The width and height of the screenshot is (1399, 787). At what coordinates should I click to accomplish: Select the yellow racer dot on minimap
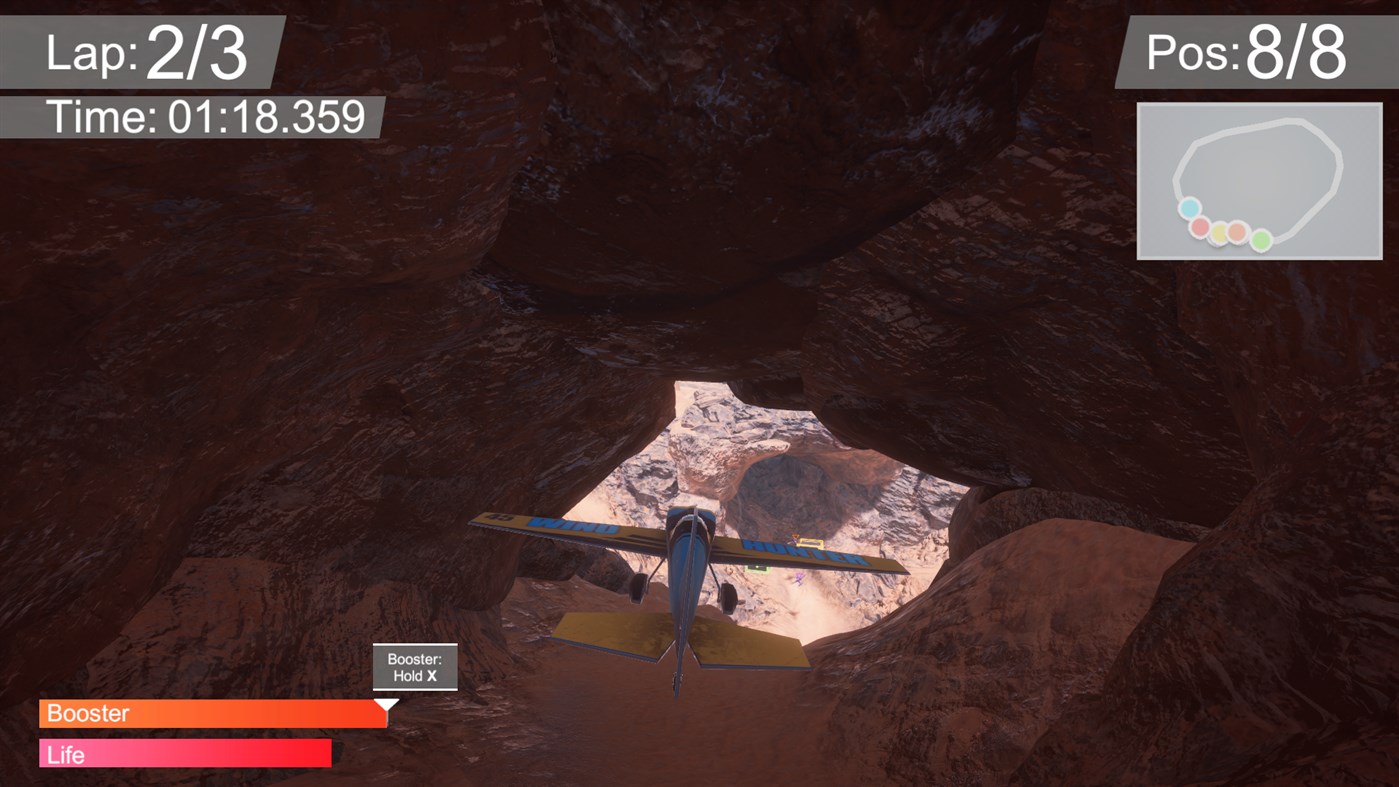tap(1221, 232)
